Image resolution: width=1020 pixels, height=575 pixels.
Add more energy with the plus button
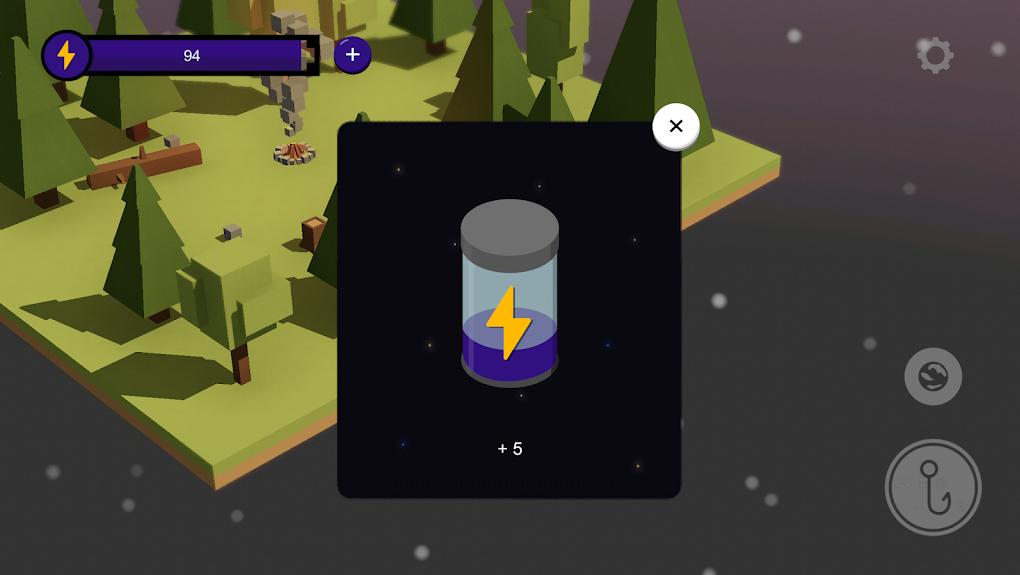[x=352, y=55]
